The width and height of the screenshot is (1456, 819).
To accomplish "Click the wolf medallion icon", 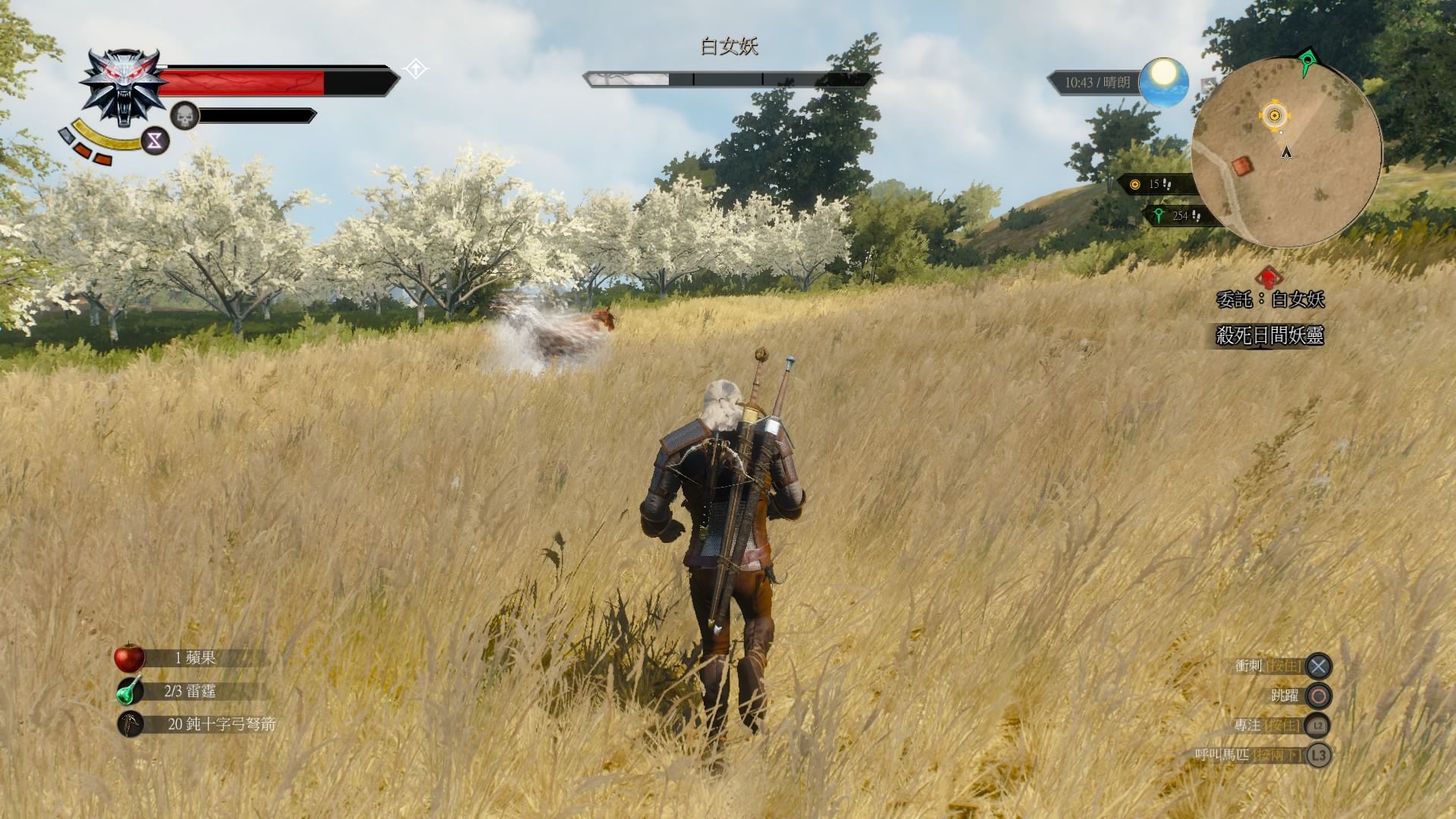I will click(x=124, y=86).
